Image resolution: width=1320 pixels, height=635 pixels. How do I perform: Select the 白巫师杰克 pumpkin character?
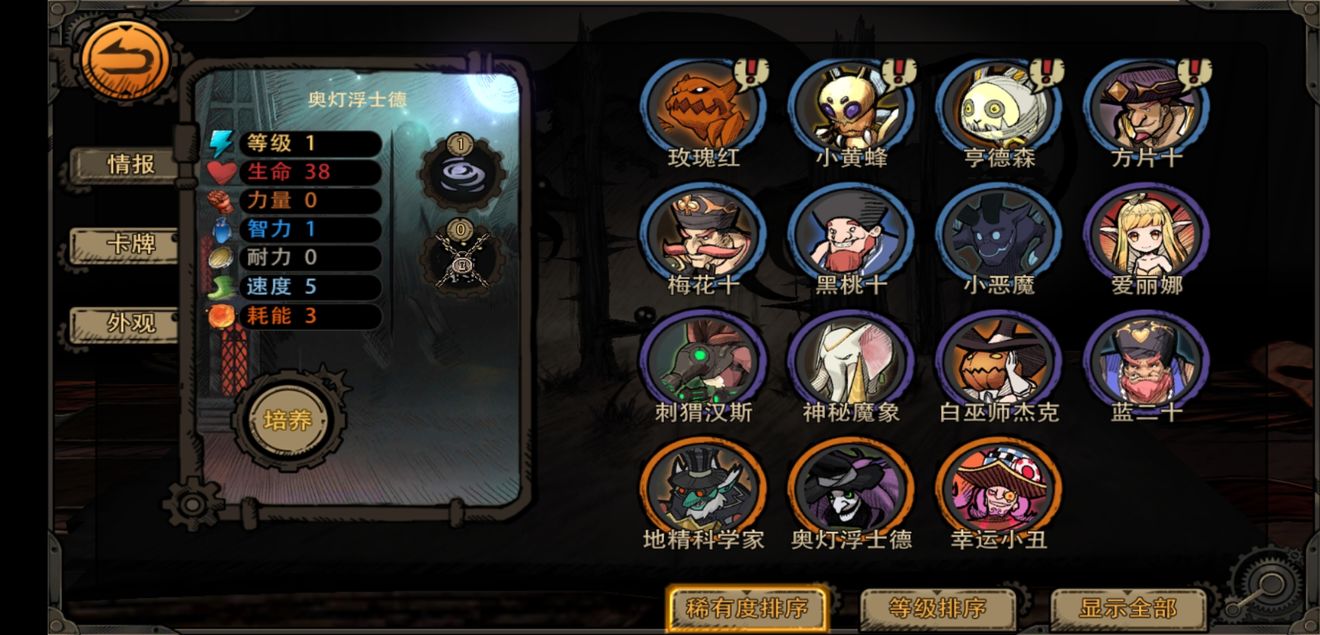click(998, 361)
